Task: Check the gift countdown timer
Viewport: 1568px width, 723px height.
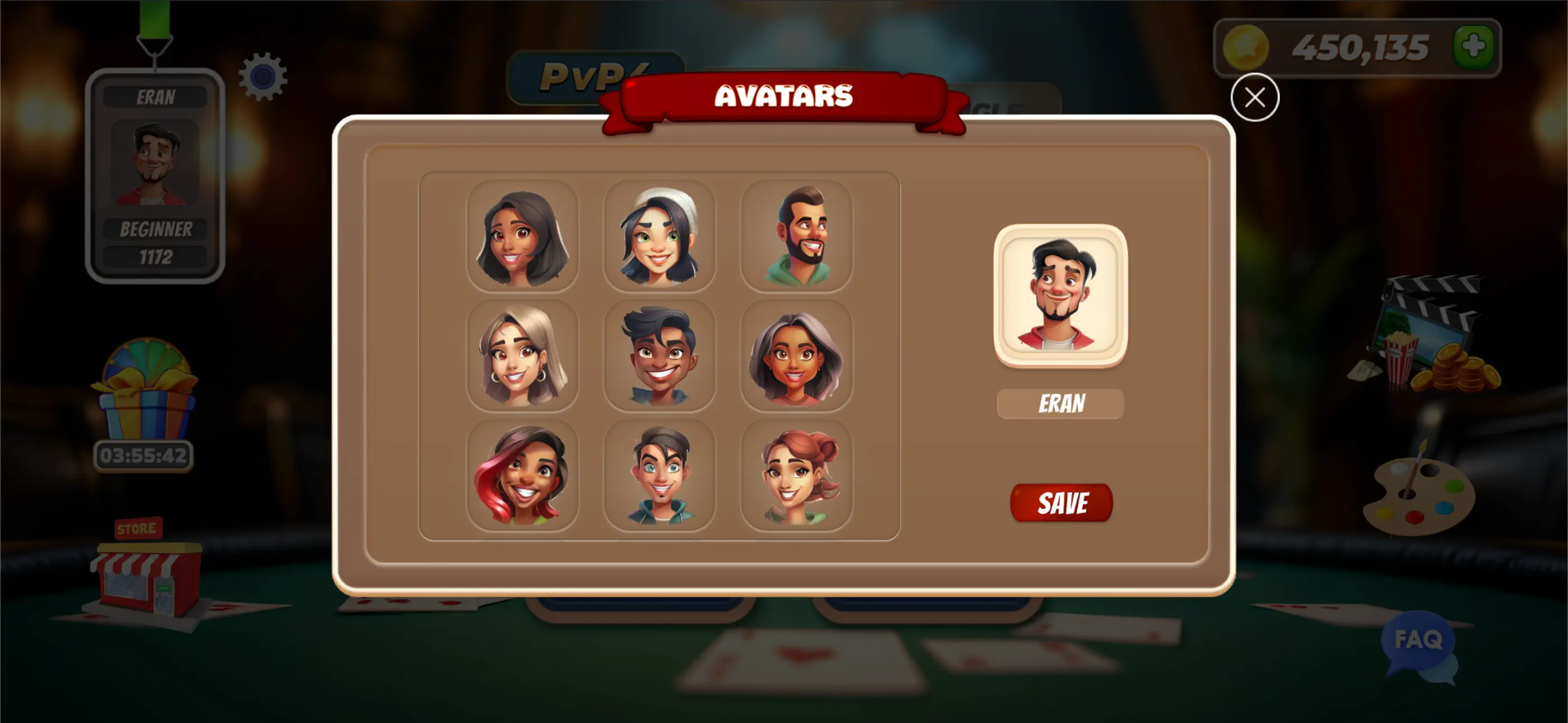Action: click(x=144, y=455)
